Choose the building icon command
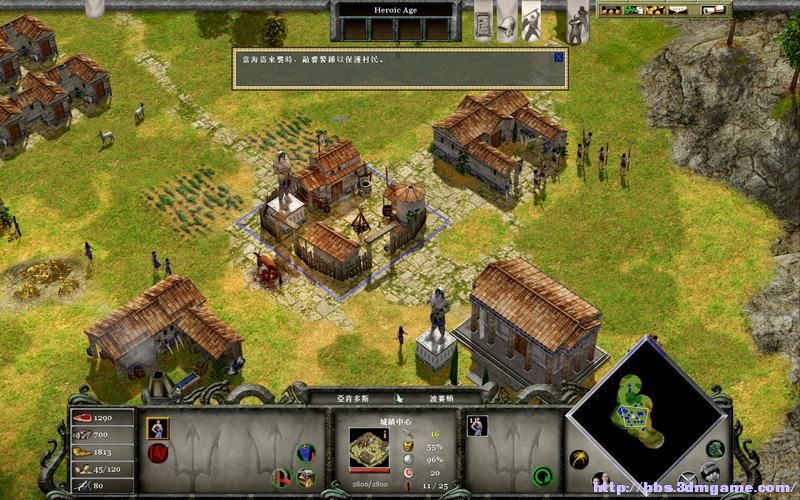 click(306, 477)
